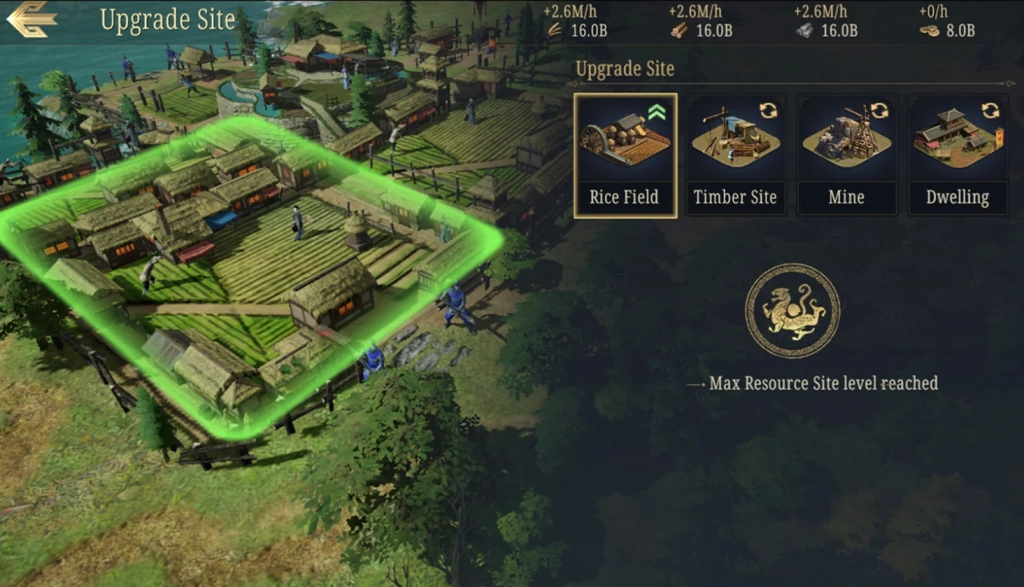Choose the Timber Site tile
Image resolution: width=1024 pixels, height=587 pixels.
735,155
